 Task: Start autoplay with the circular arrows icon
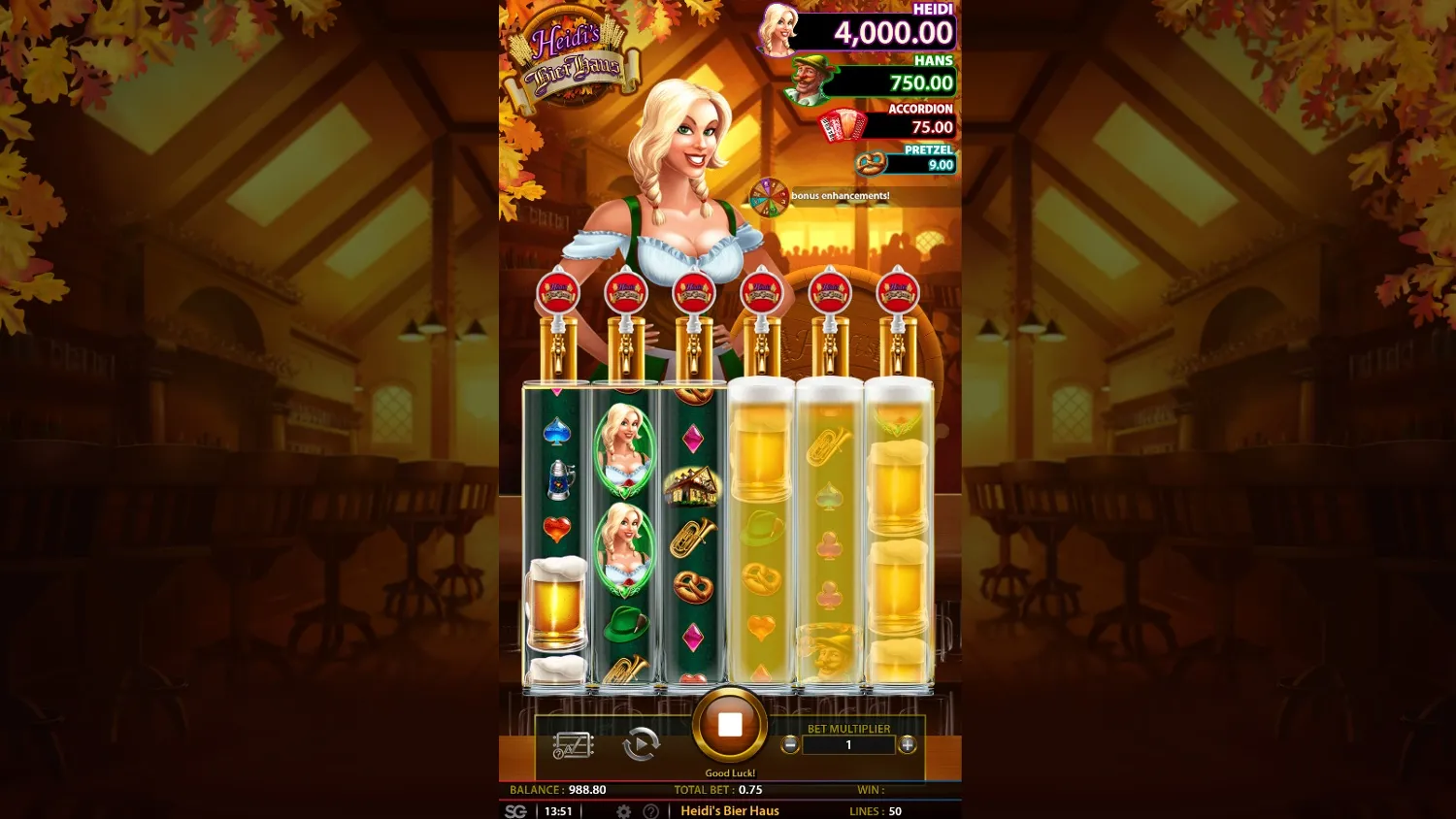[642, 745]
